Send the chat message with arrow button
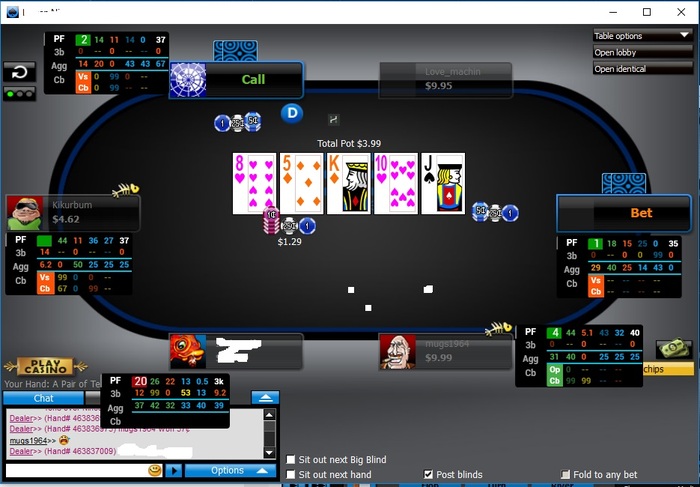700x487 pixels. click(173, 470)
